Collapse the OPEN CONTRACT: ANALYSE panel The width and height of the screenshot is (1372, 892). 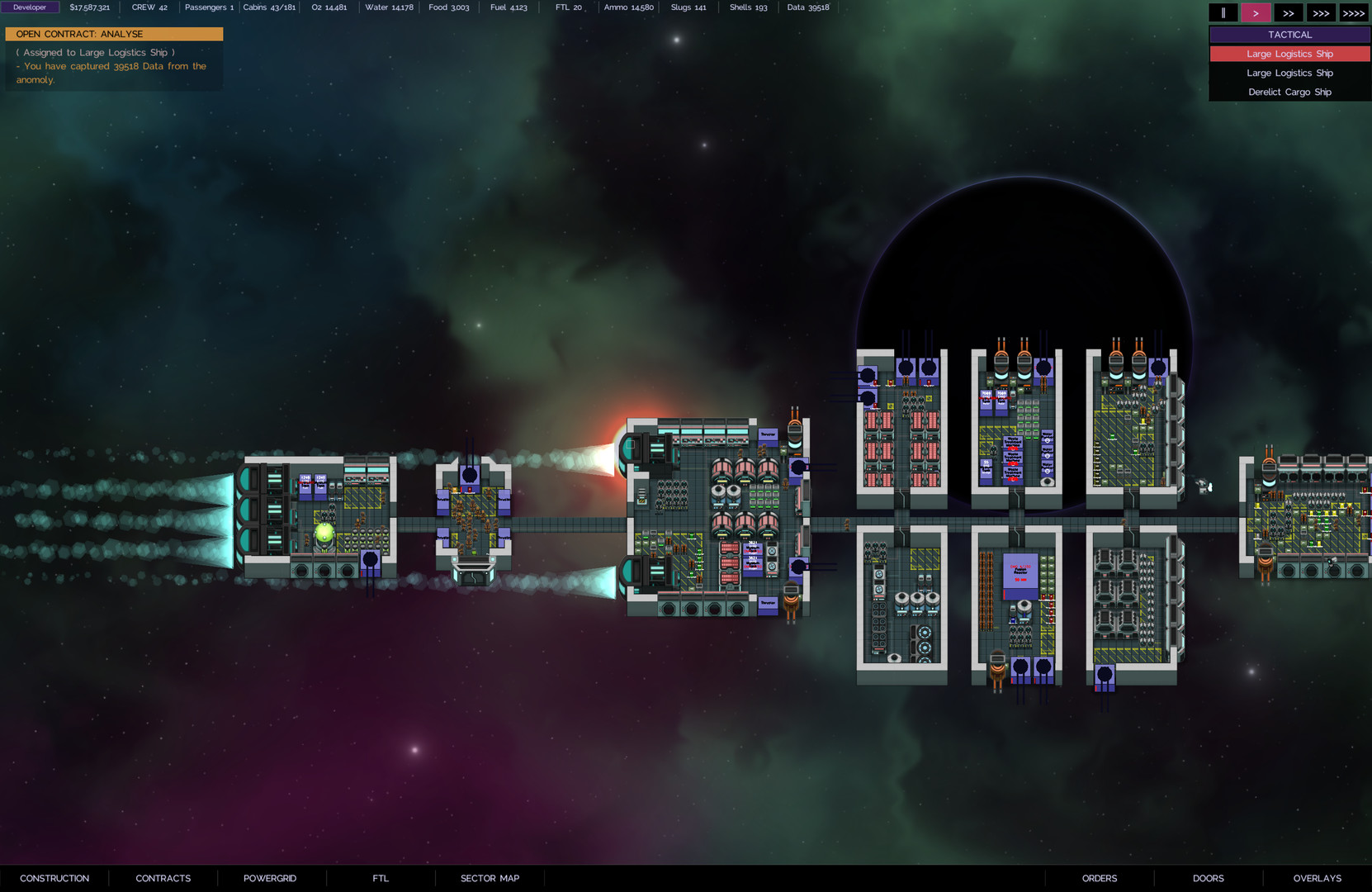click(114, 34)
